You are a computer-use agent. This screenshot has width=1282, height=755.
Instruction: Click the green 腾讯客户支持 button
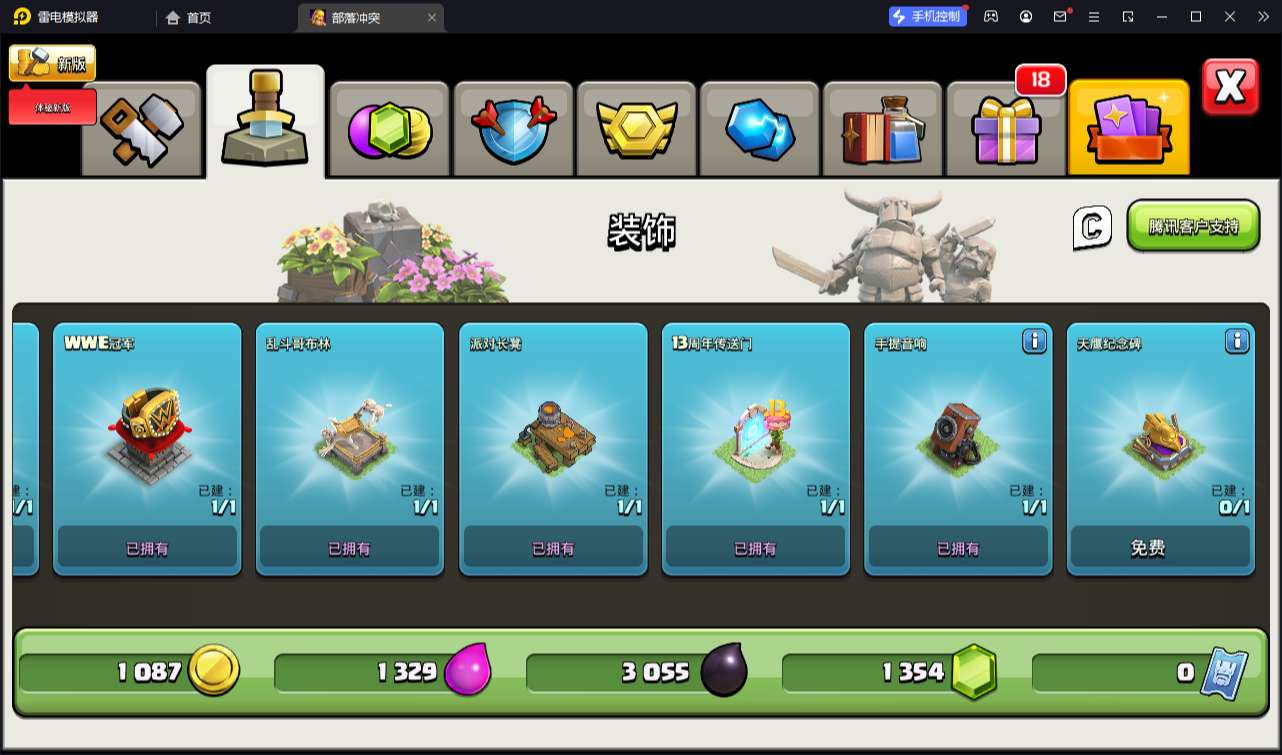[1193, 226]
